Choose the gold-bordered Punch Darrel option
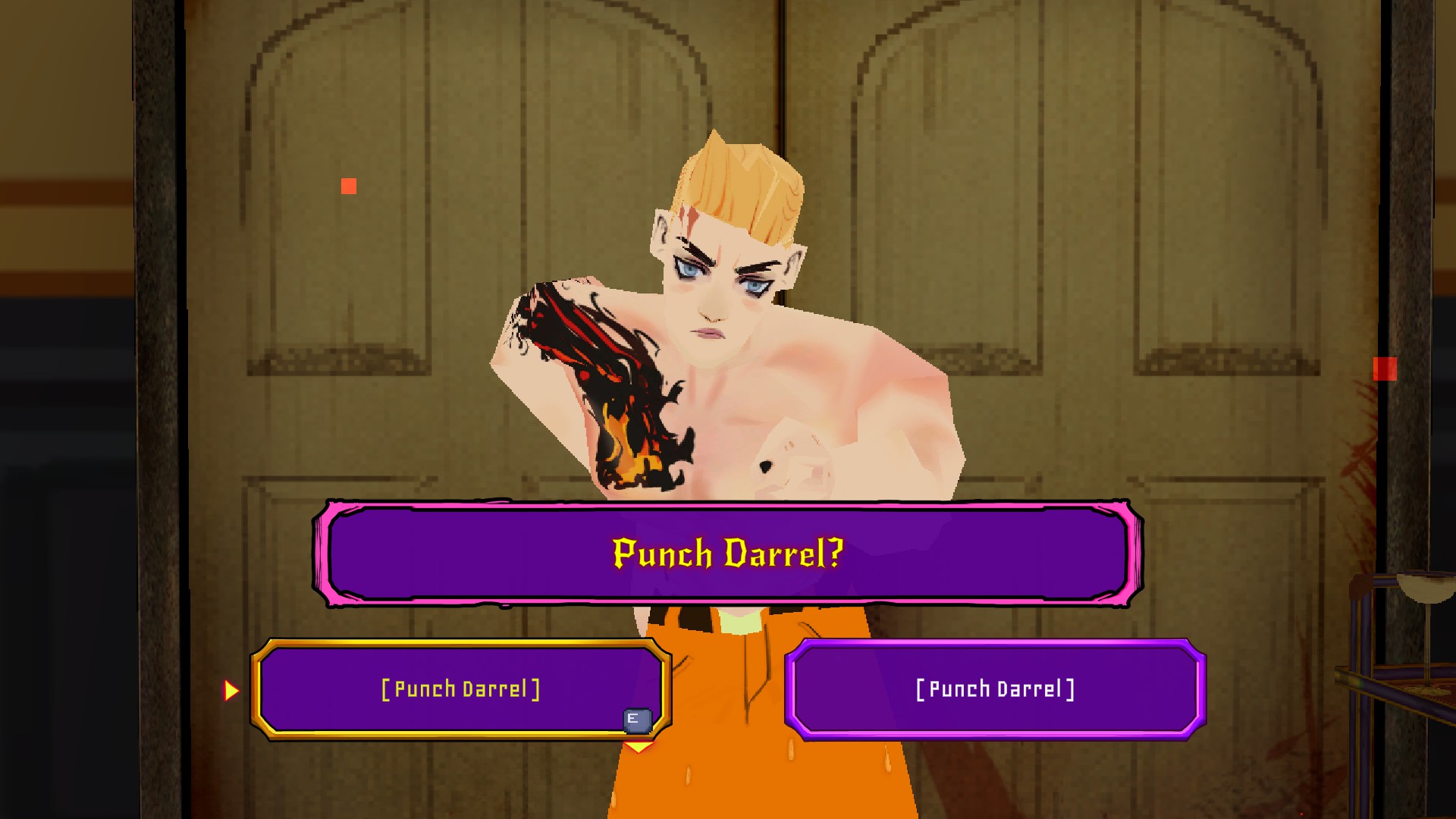This screenshot has width=1456, height=819. point(460,689)
